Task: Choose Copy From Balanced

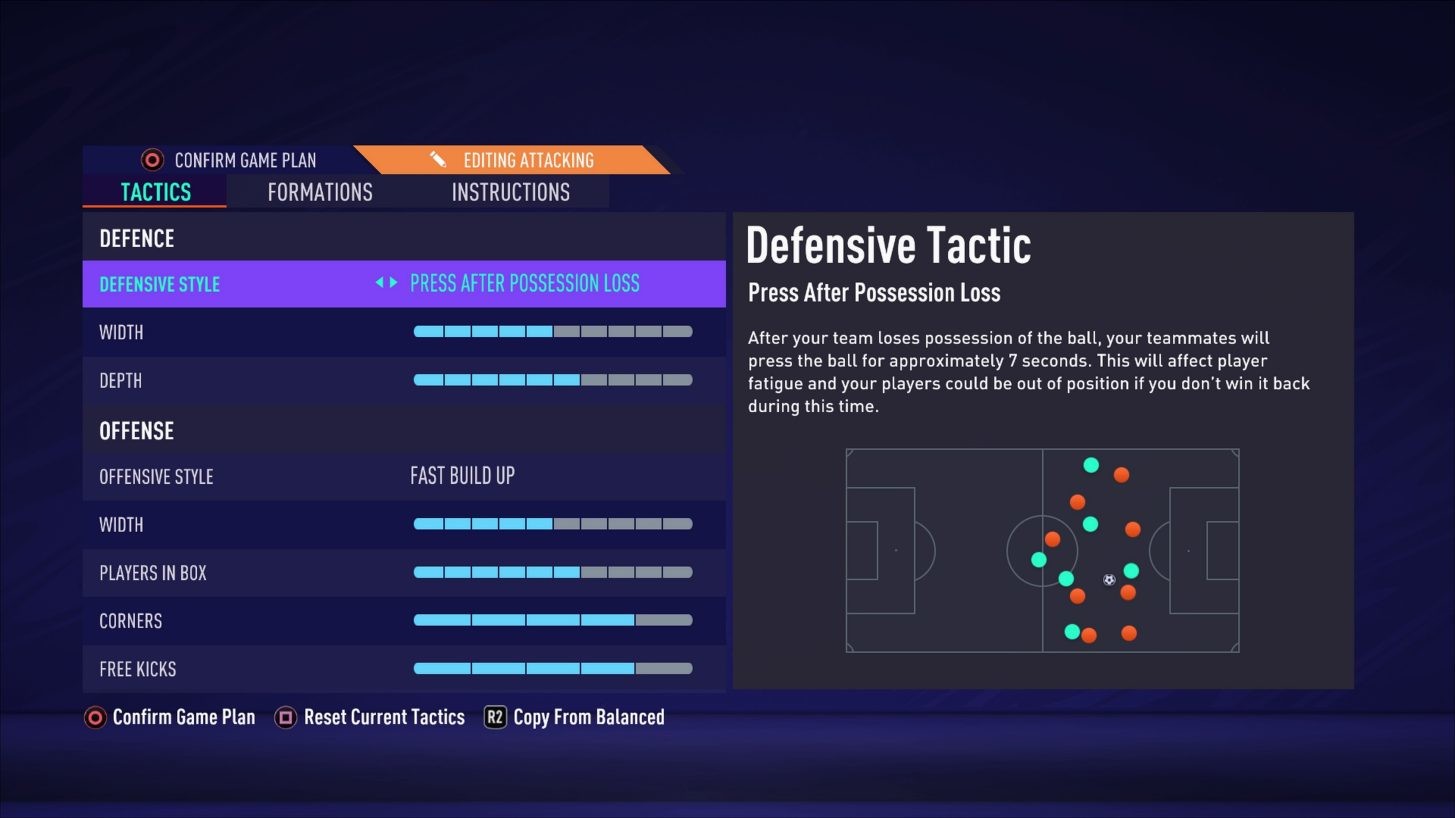Action: click(x=588, y=717)
